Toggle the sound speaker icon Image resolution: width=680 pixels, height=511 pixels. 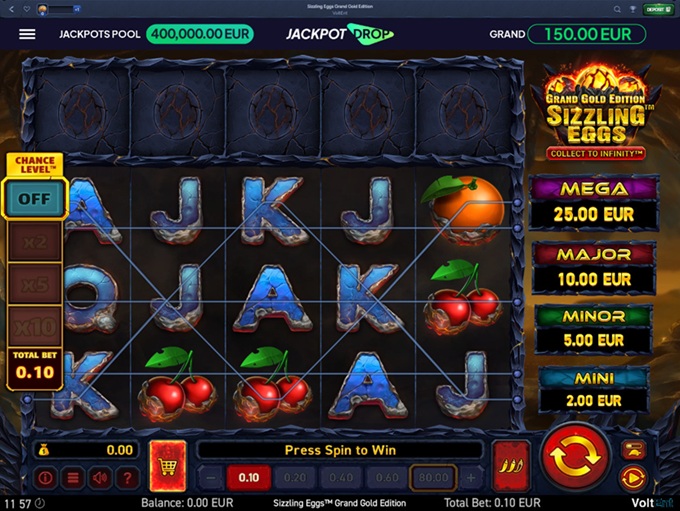coord(100,478)
